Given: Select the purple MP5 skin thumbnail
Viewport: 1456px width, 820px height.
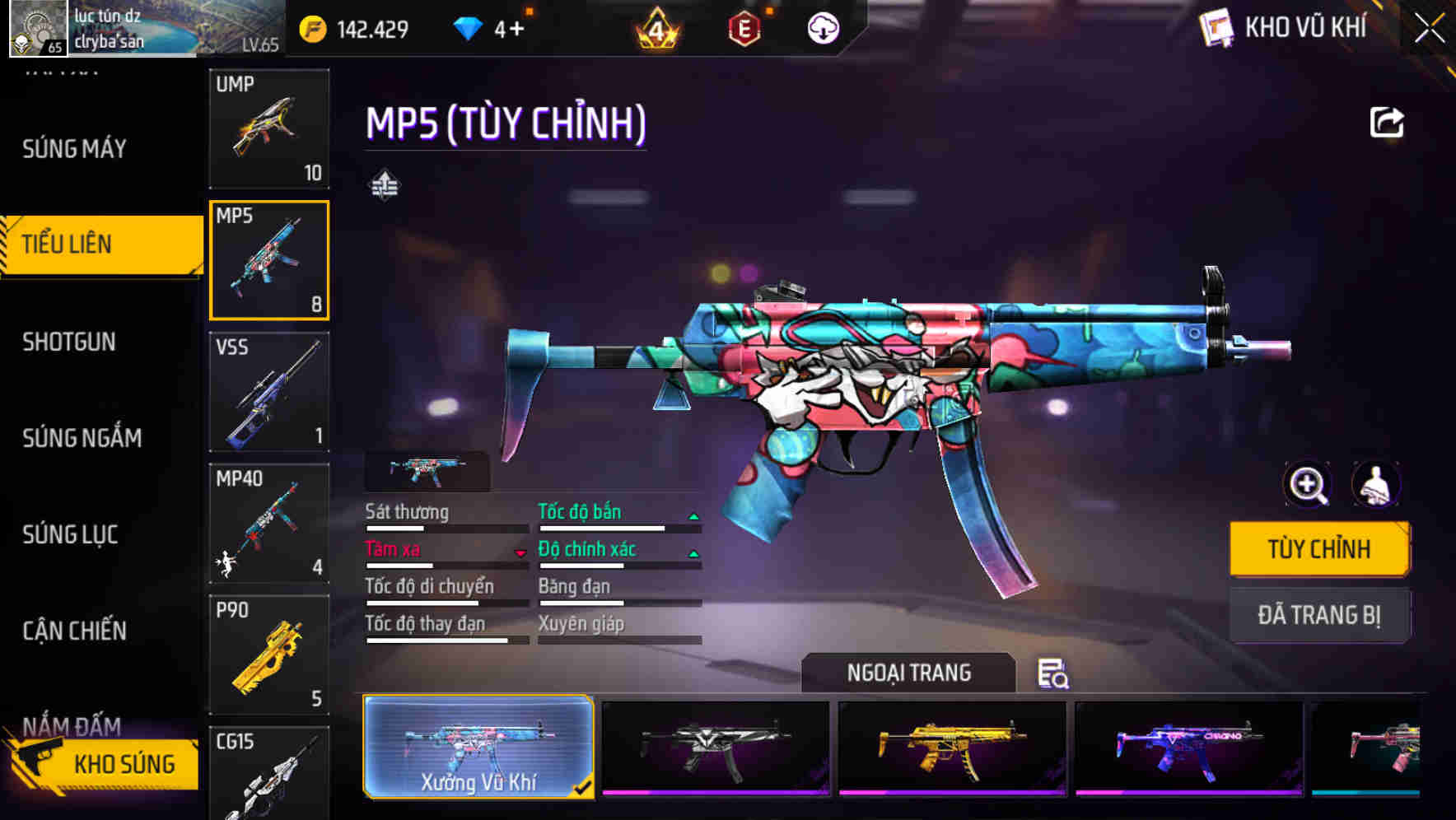Looking at the screenshot, I should coord(1188,748).
